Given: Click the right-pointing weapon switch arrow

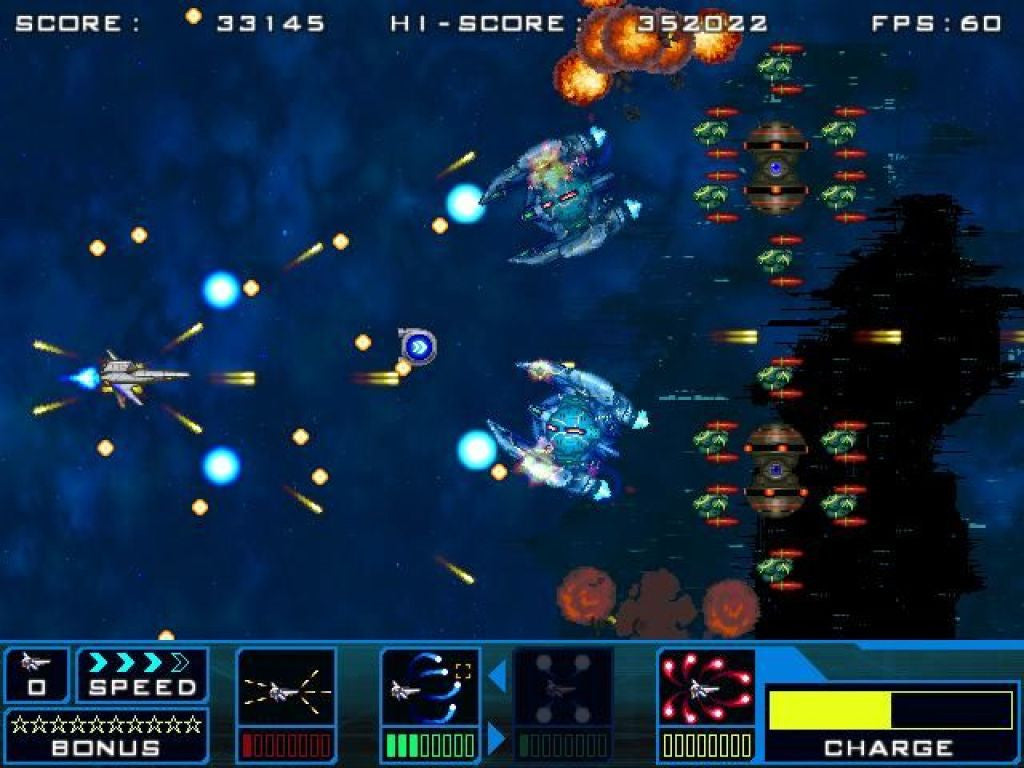Looking at the screenshot, I should 497,738.
